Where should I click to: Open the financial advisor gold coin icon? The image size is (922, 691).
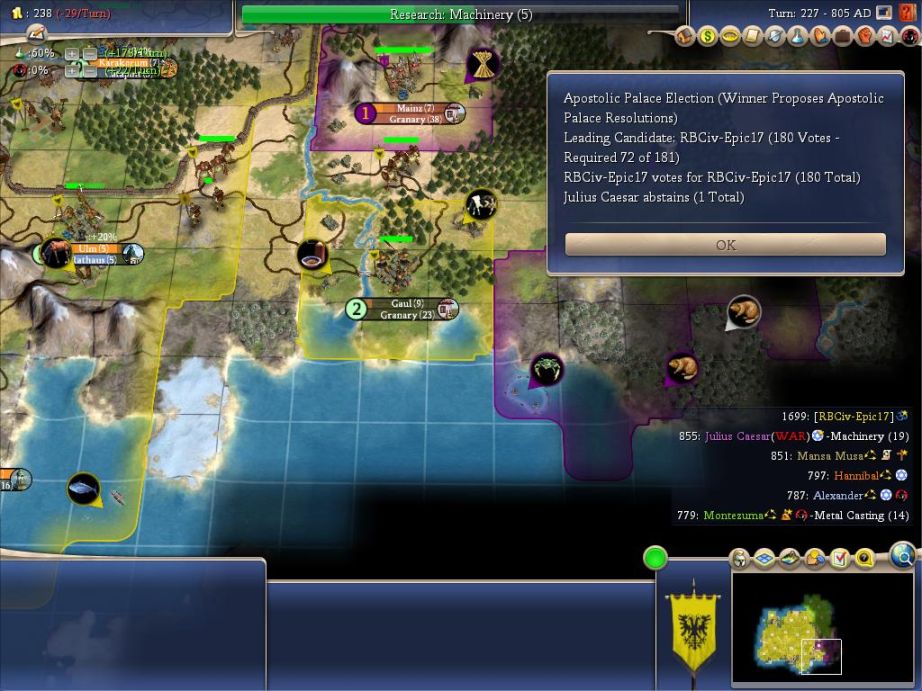pos(708,37)
